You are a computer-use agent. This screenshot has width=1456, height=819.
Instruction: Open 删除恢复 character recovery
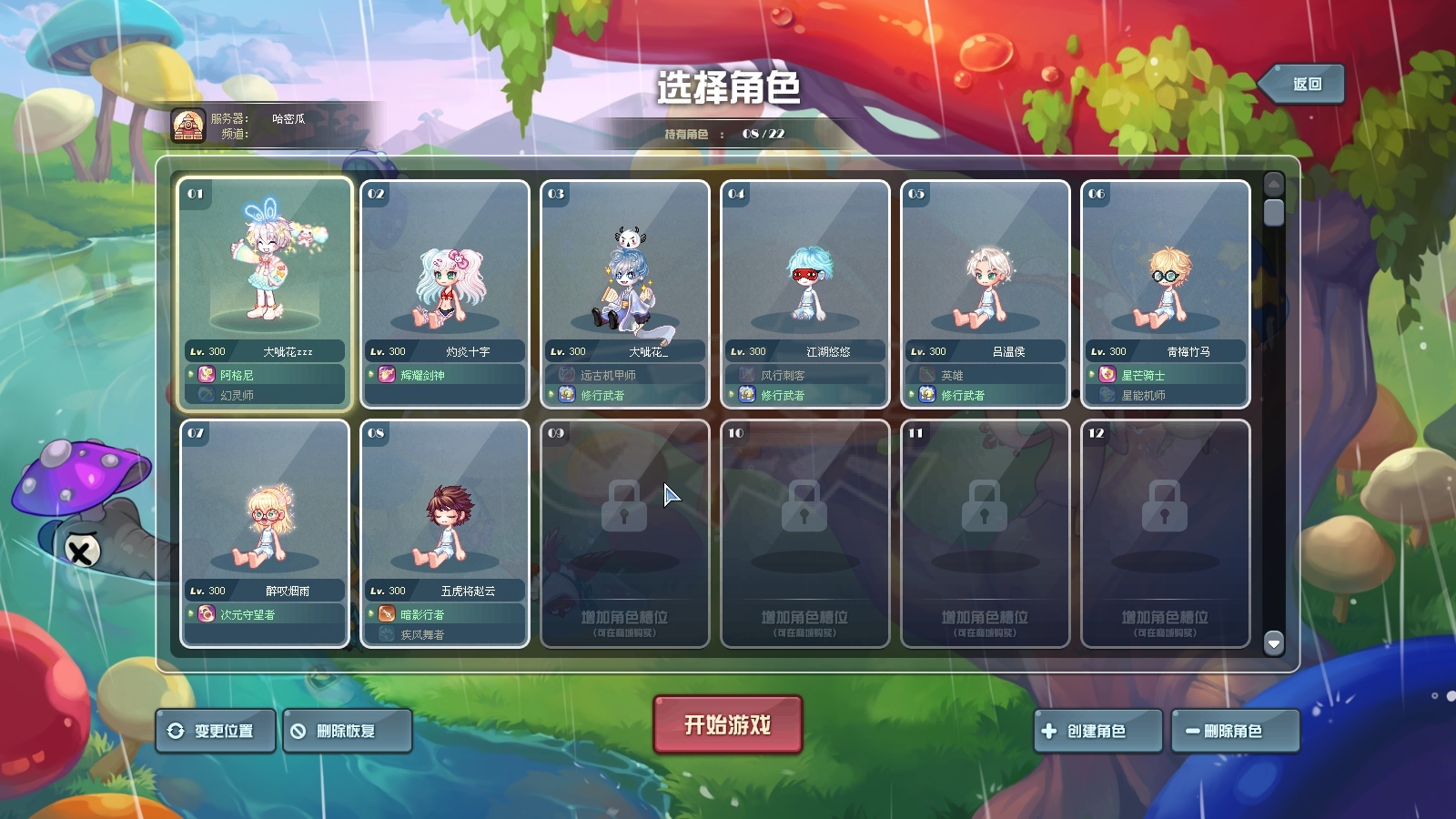pyautogui.click(x=348, y=728)
